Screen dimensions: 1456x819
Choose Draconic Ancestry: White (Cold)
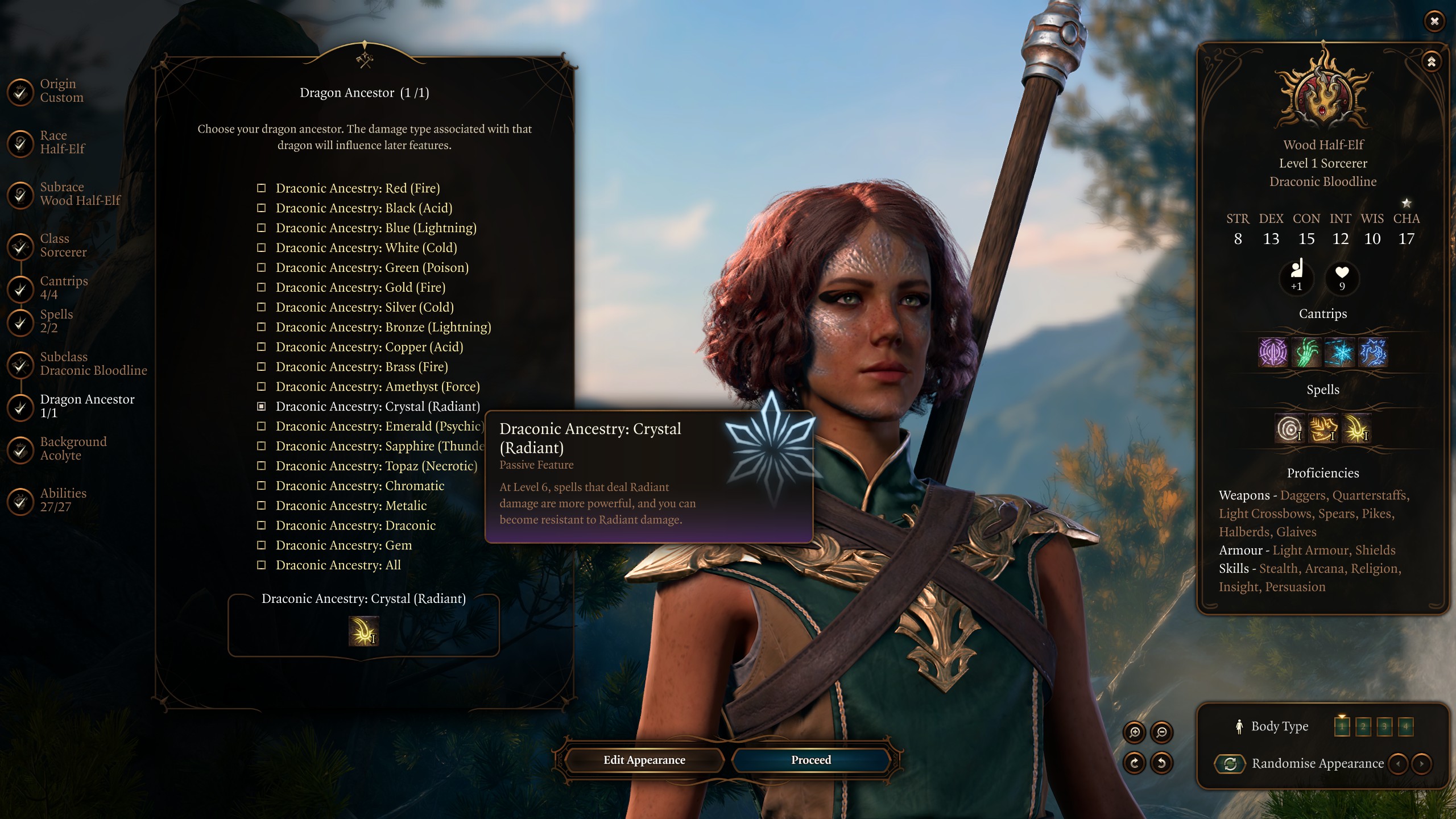coord(366,248)
